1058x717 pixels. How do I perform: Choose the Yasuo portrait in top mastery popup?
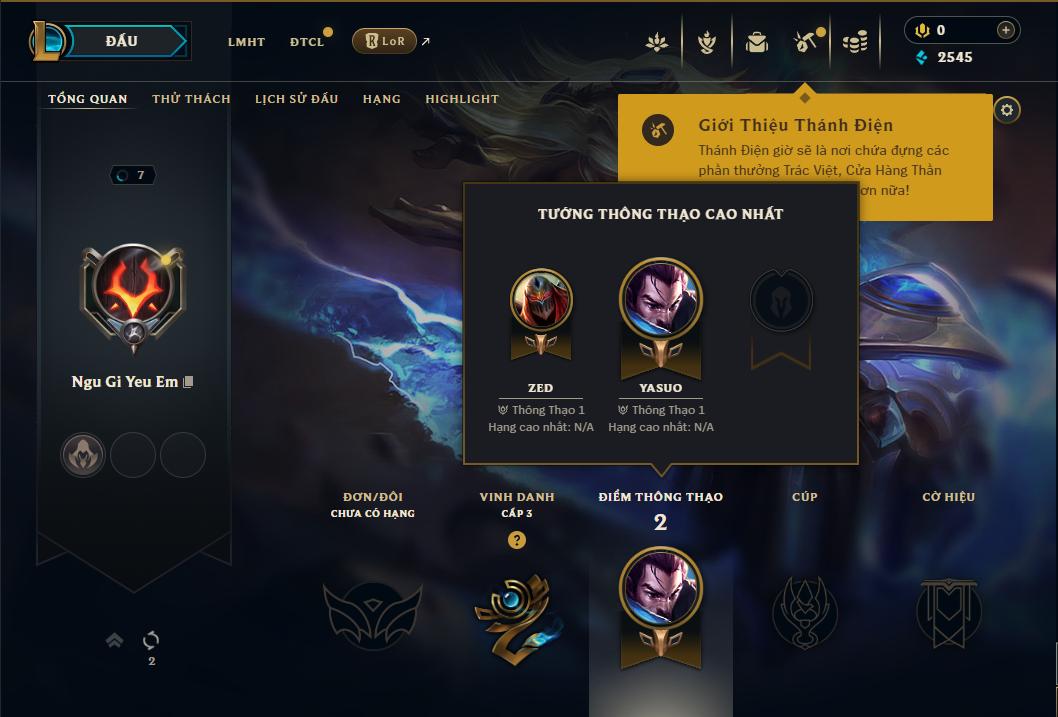tap(661, 299)
